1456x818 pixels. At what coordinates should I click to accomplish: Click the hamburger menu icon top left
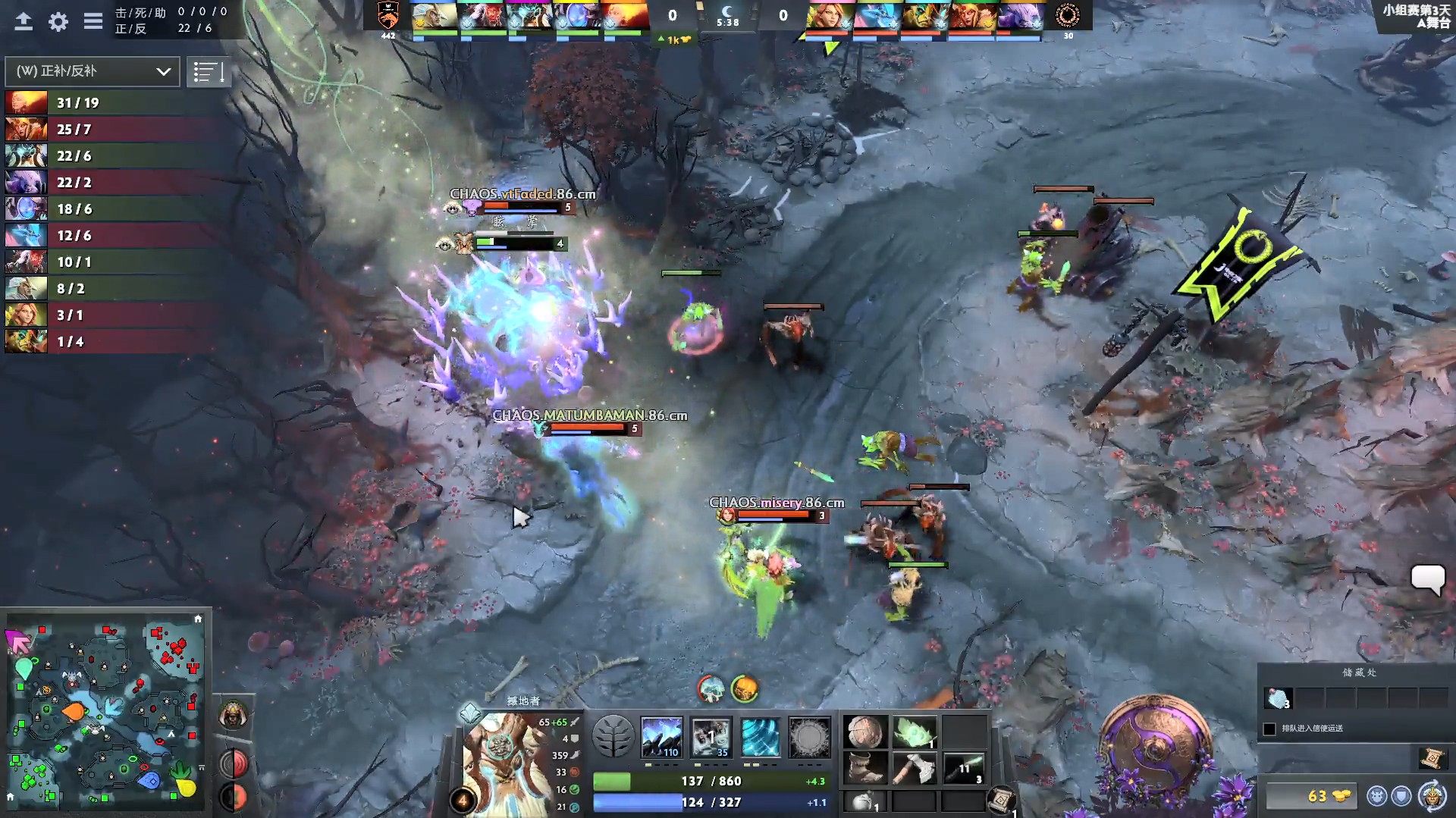93,21
